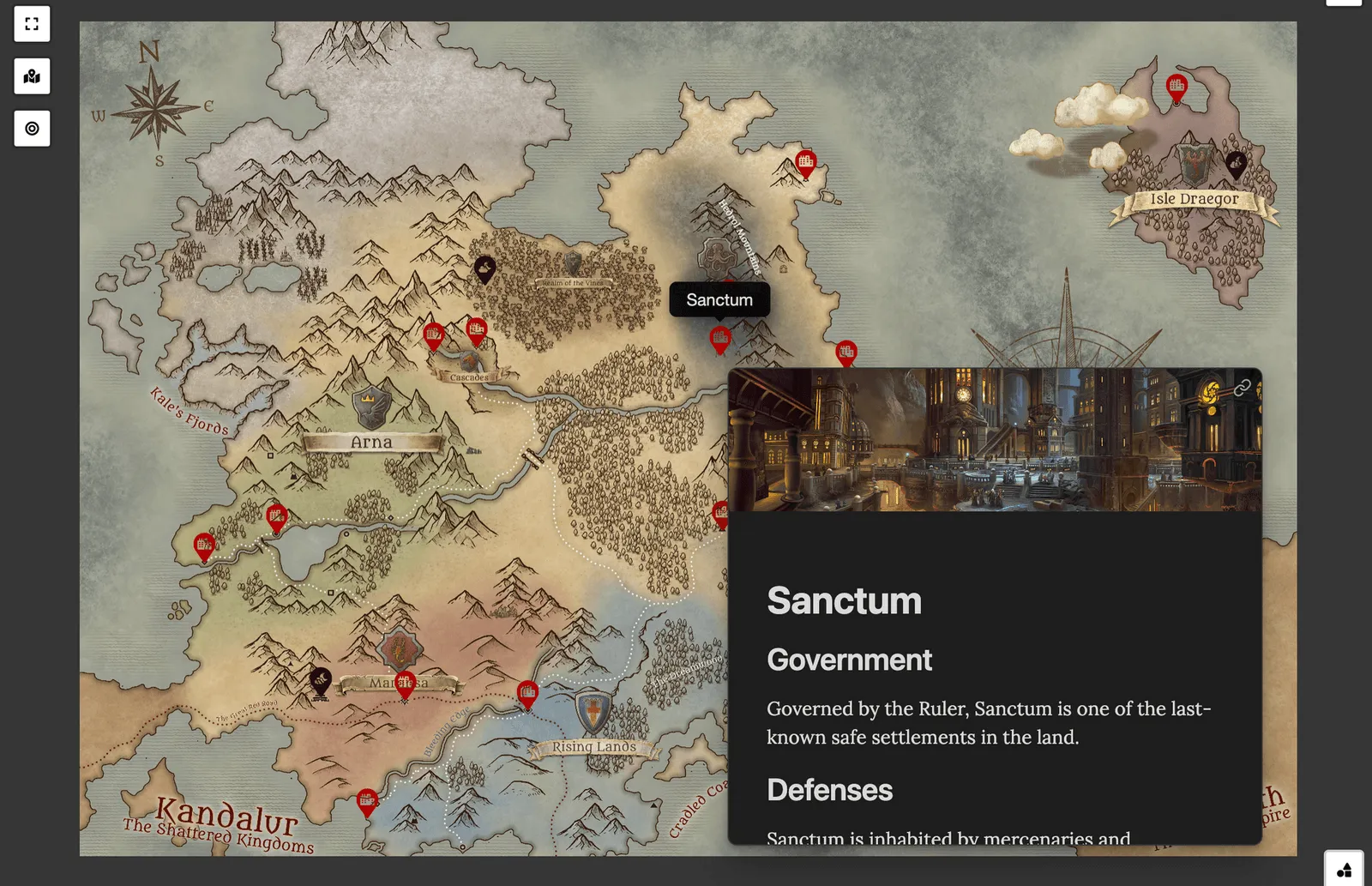Screen dimensions: 1372x886
Task: Select the Isle Draegor name banner
Action: click(x=1194, y=197)
